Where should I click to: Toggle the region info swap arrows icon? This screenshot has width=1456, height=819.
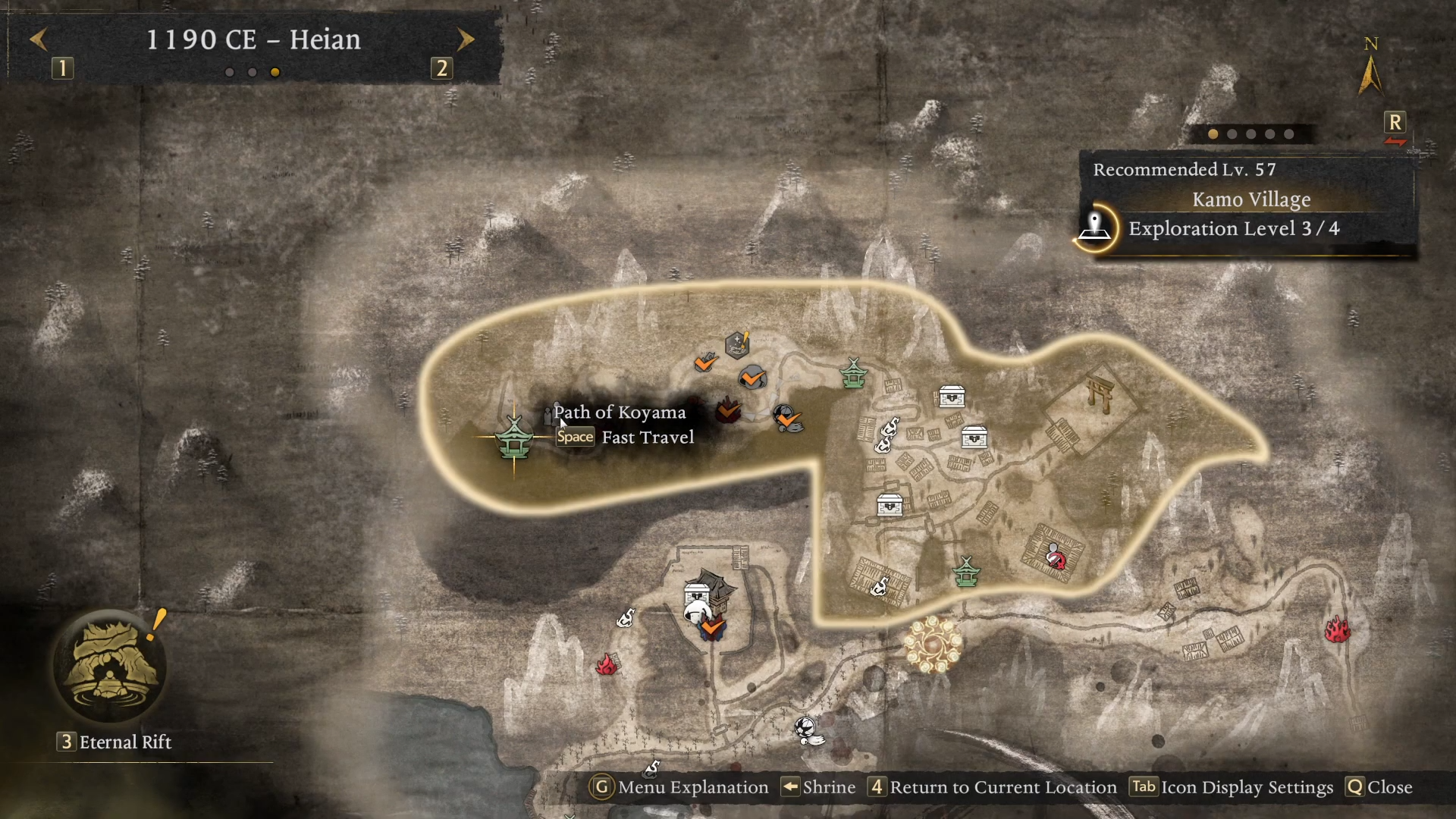[x=1395, y=142]
